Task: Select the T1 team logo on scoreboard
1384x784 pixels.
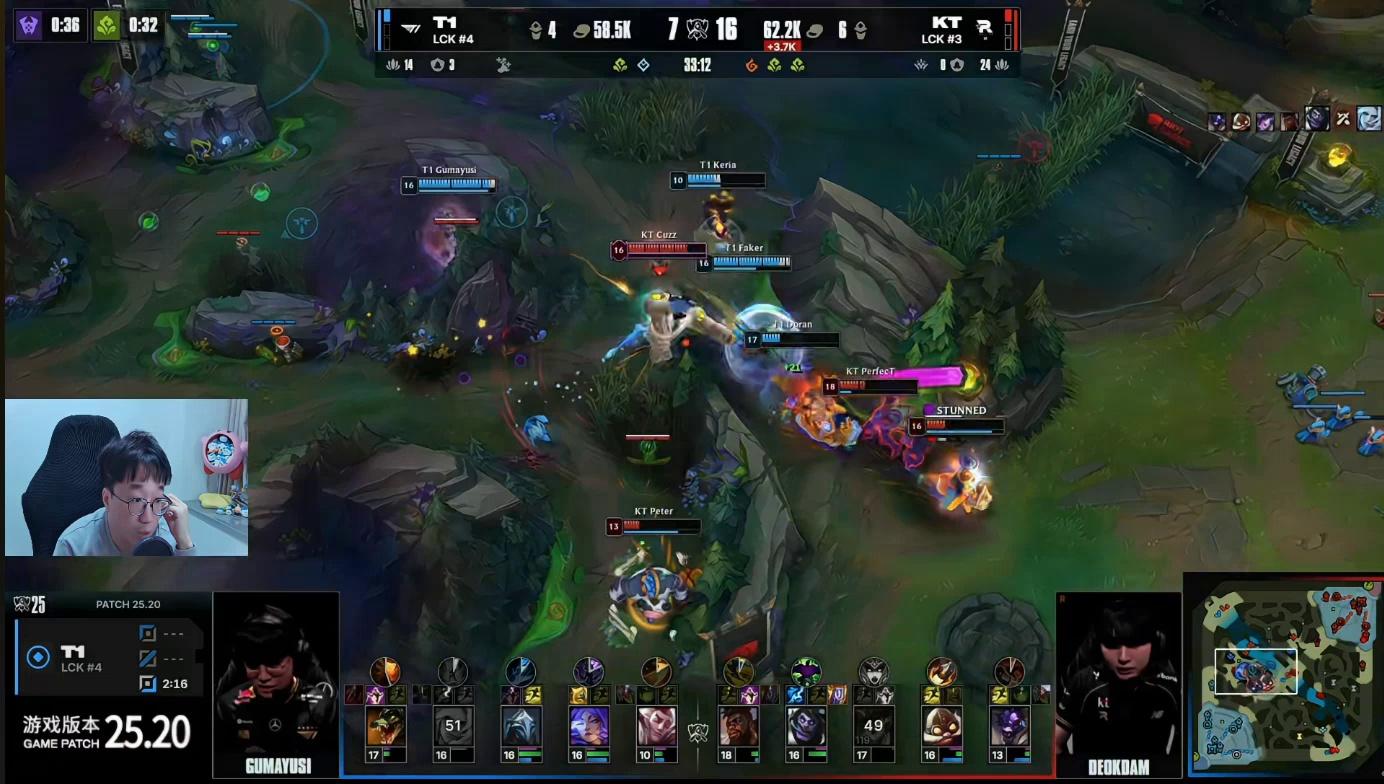Action: 410,29
